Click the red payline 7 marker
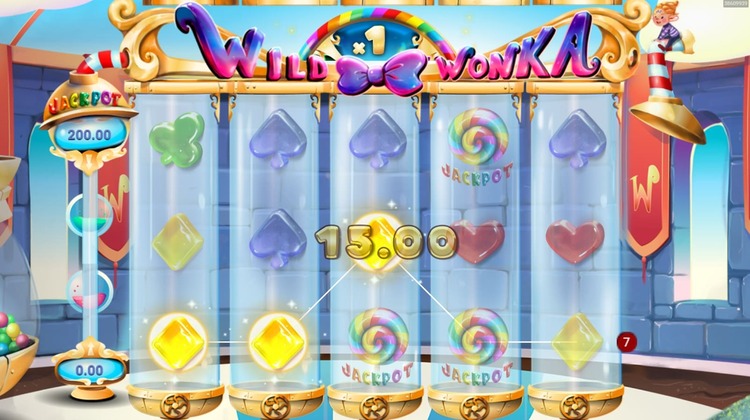The image size is (750, 420). coord(626,342)
